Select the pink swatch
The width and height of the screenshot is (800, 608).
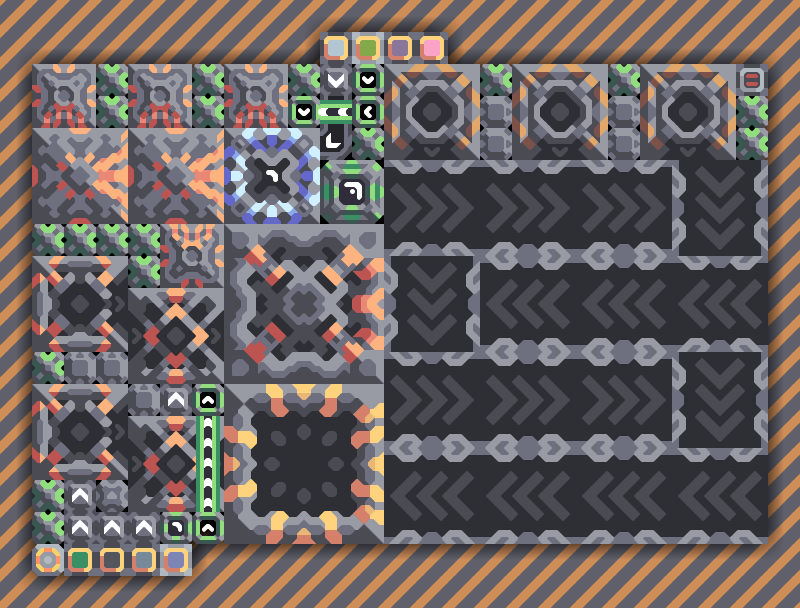tap(432, 48)
